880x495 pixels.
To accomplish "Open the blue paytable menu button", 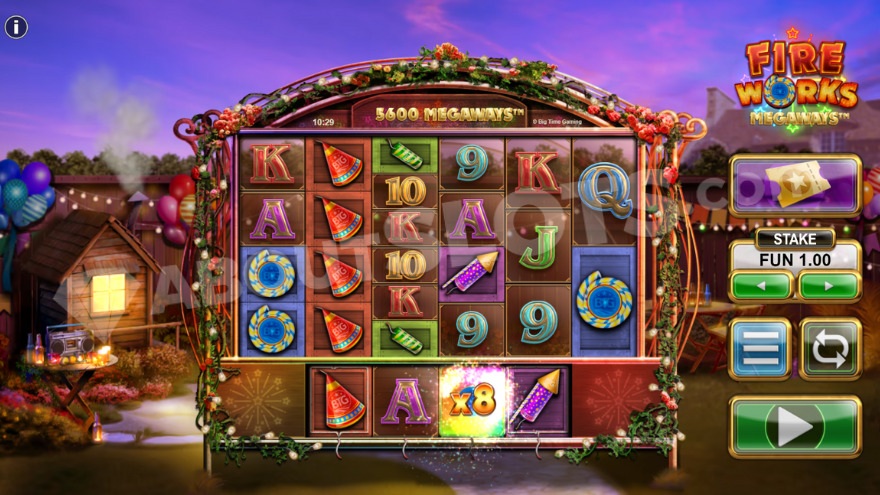I will pyautogui.click(x=760, y=349).
